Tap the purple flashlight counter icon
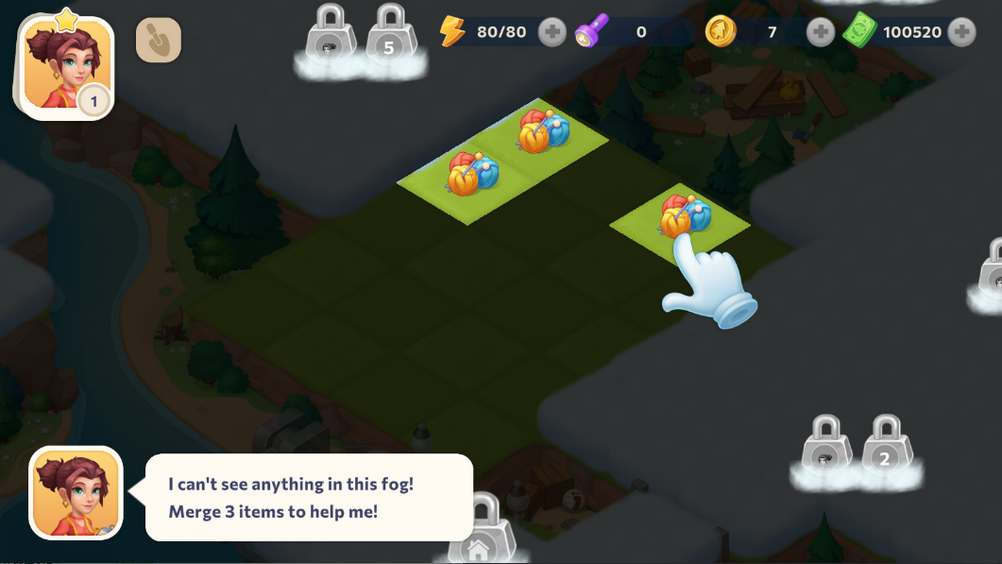1002x564 pixels. (x=593, y=32)
